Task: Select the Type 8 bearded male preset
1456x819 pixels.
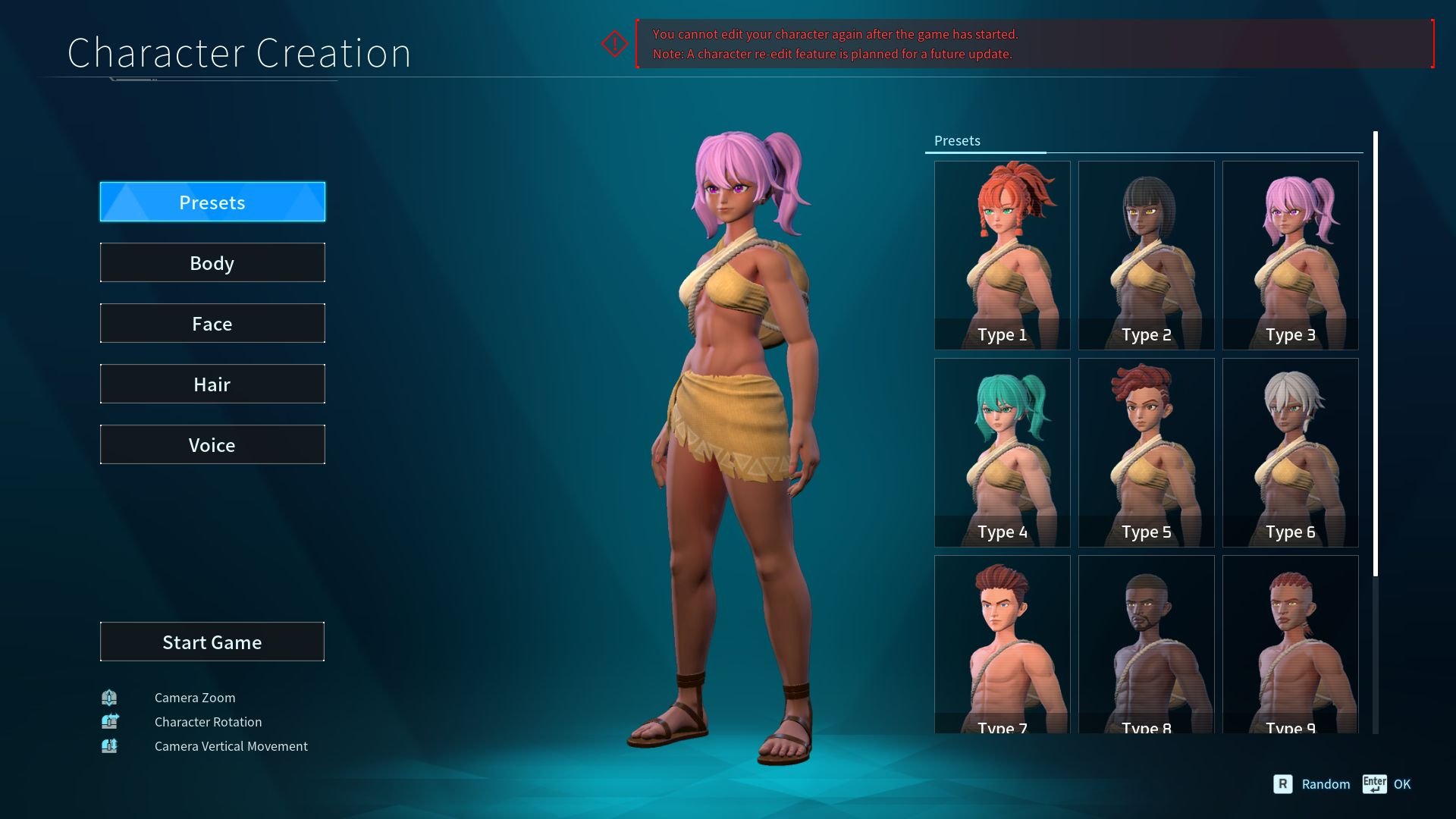Action: coord(1146,645)
